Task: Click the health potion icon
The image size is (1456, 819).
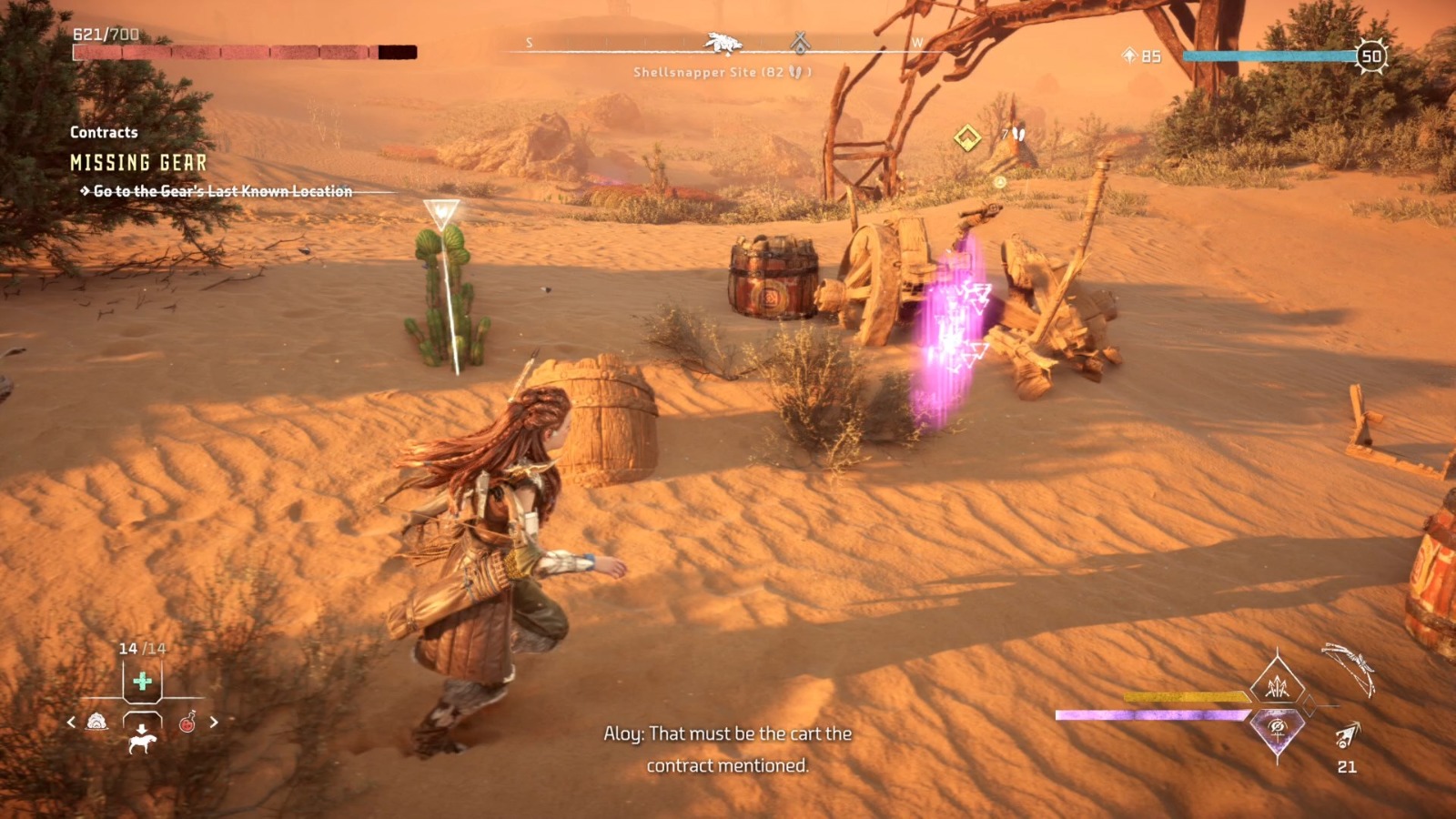Action: click(187, 723)
